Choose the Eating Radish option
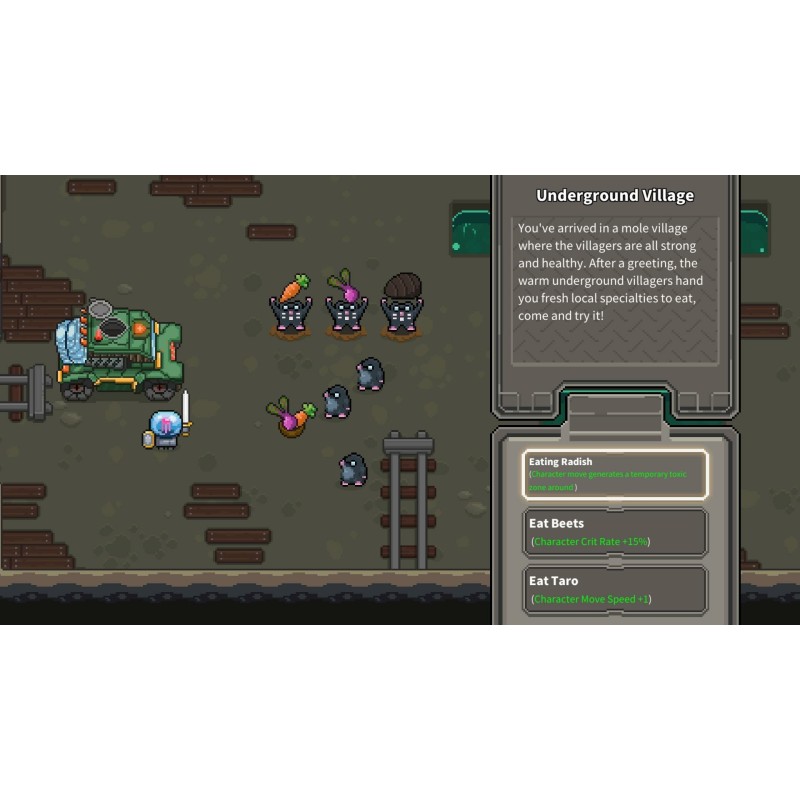Screen dimensions: 800x800 (615, 474)
